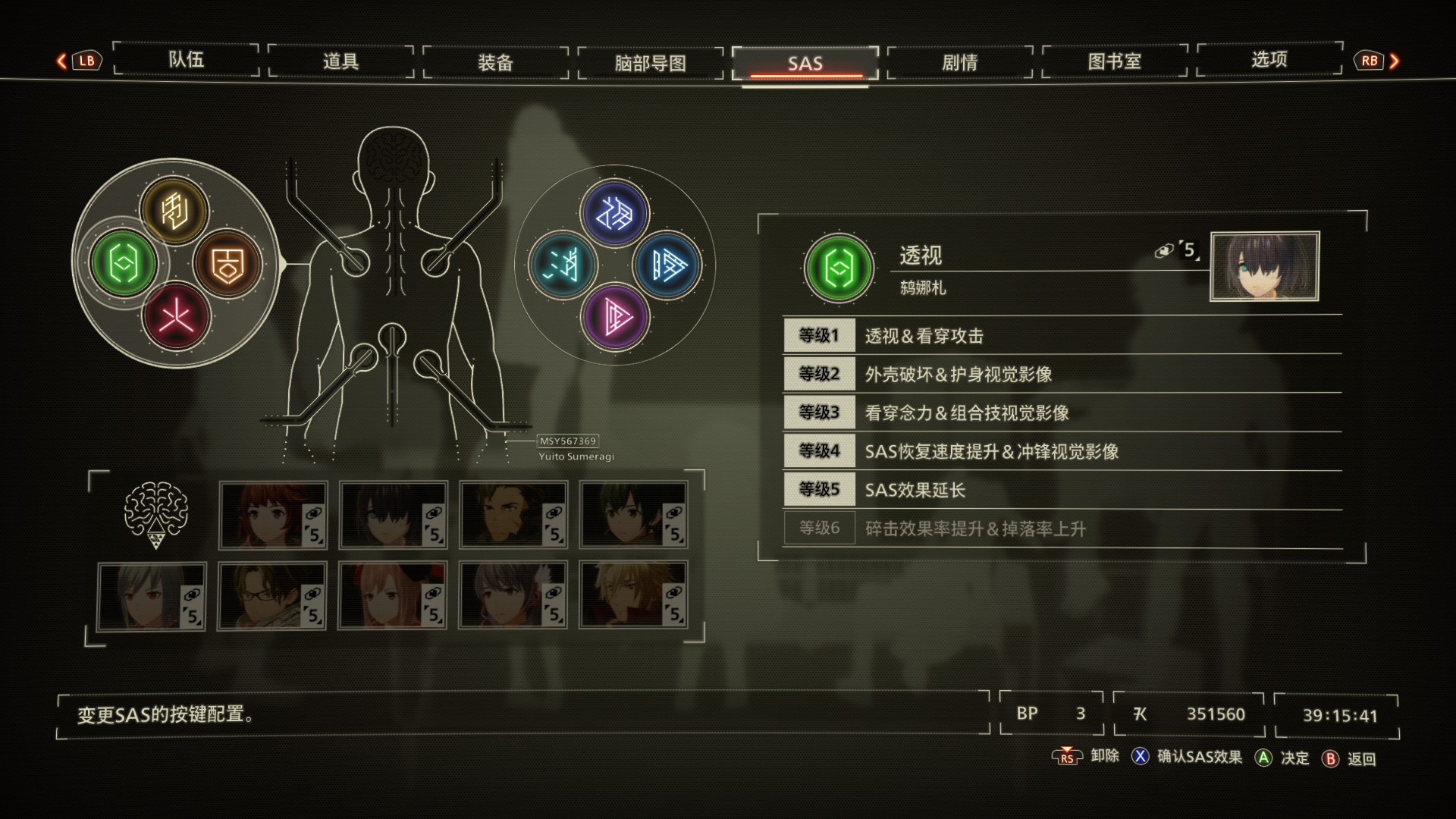Select the red-haired girl portrait
Viewport: 1456px width, 819px height.
pos(273,515)
